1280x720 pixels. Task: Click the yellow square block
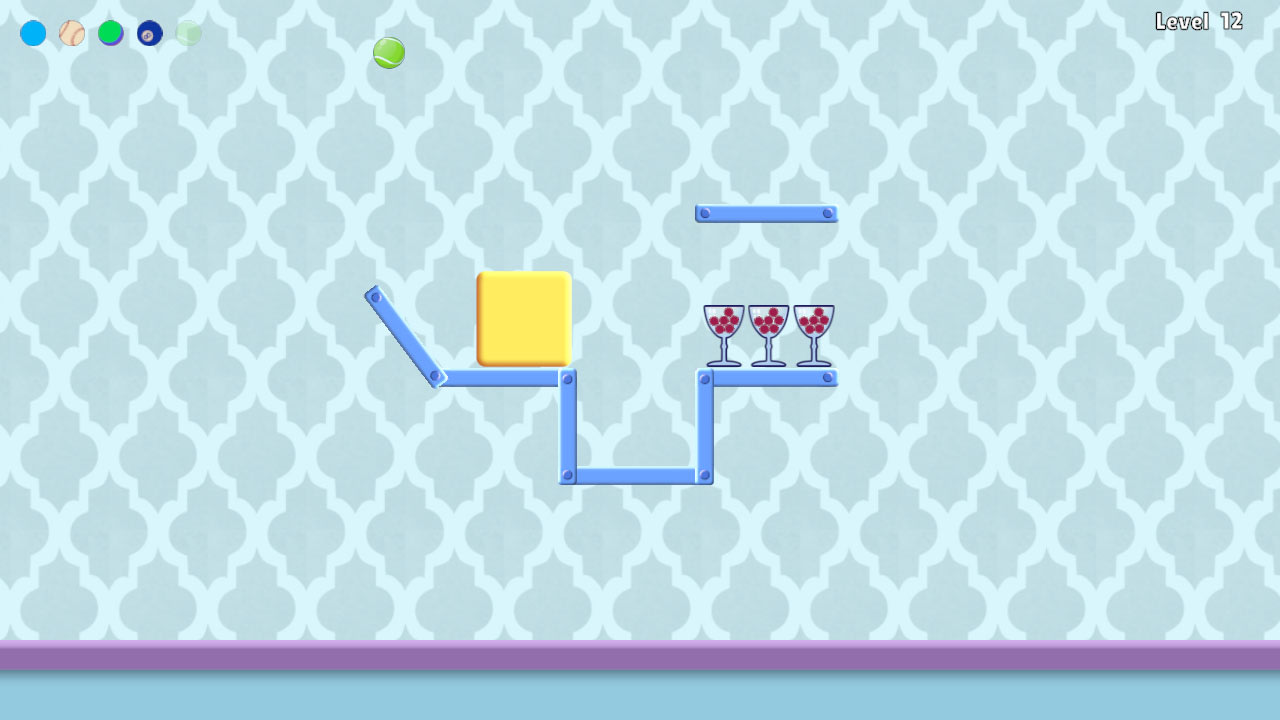coord(524,318)
